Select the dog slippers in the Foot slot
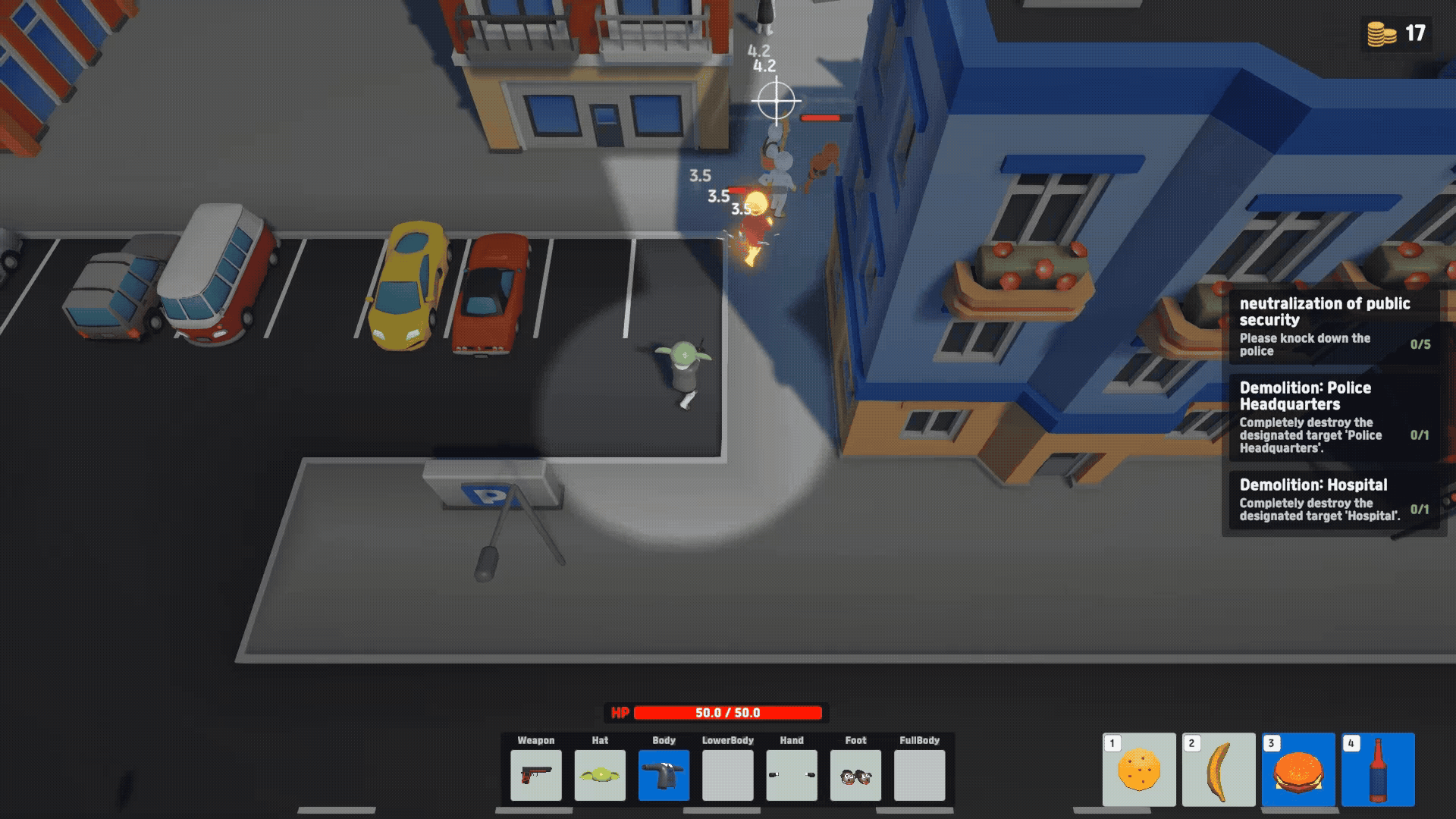Screen dimensions: 1456x819 (x=855, y=777)
